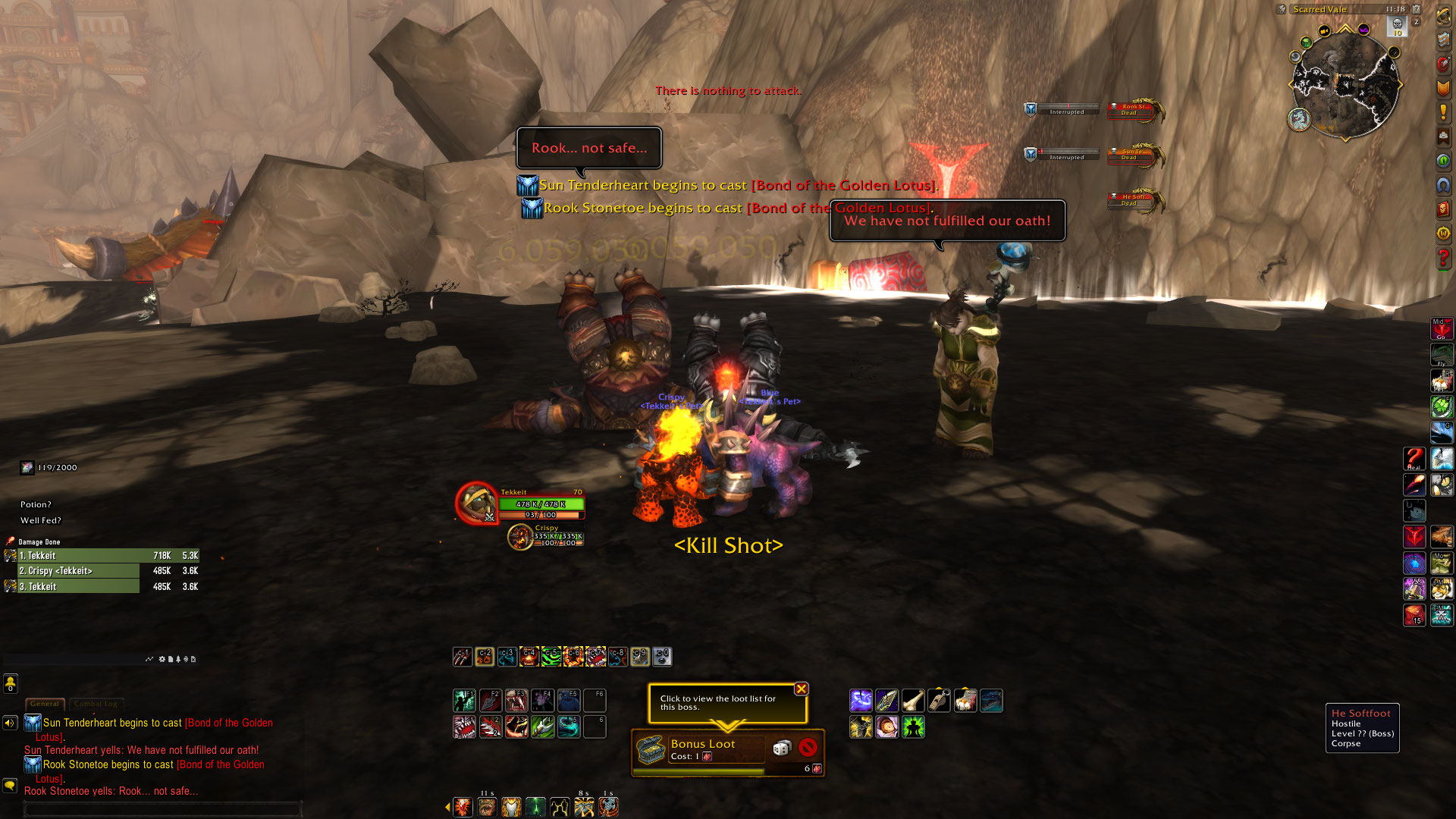Screen dimensions: 1456x819
Task: Click the Scarred Vale minimap
Action: [x=1345, y=84]
